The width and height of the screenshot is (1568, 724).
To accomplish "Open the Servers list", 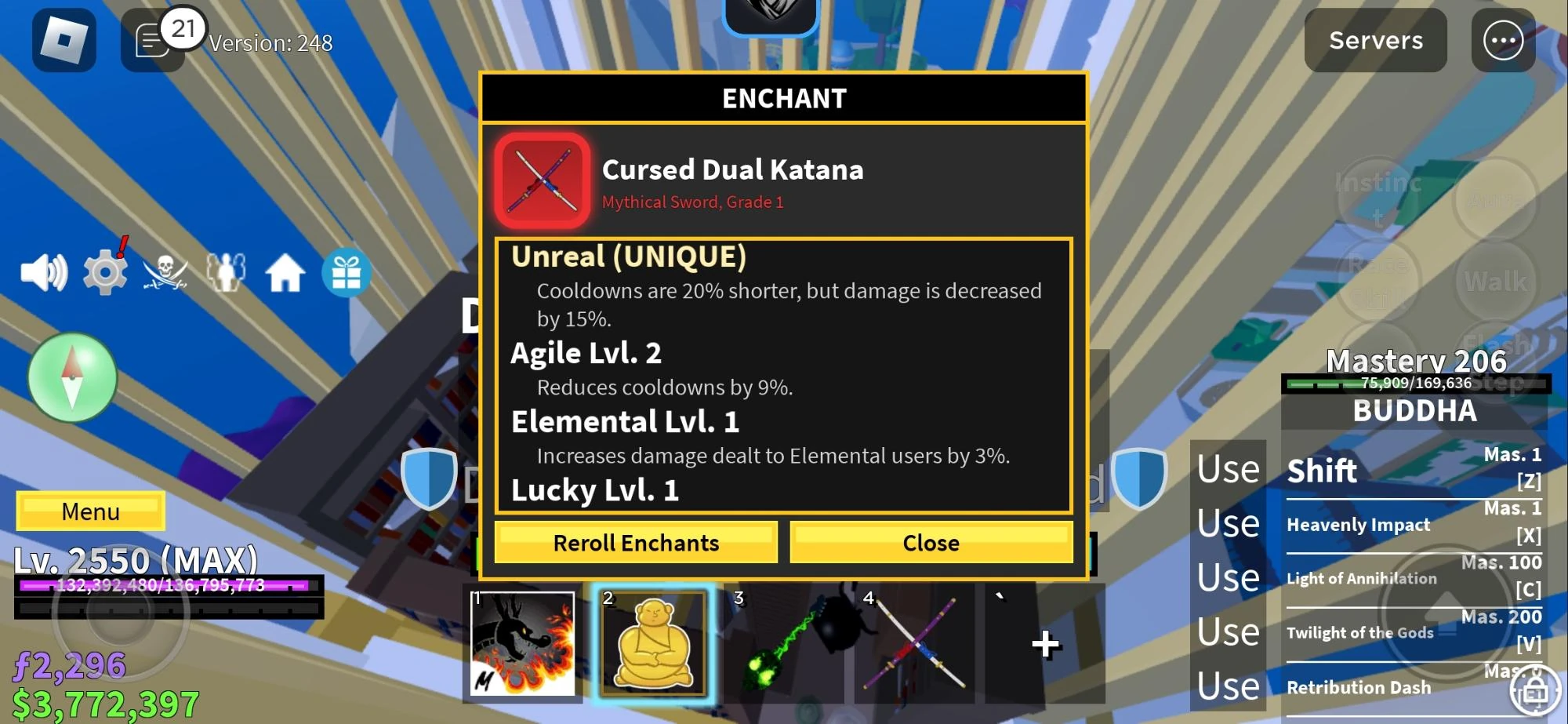I will [x=1374, y=41].
